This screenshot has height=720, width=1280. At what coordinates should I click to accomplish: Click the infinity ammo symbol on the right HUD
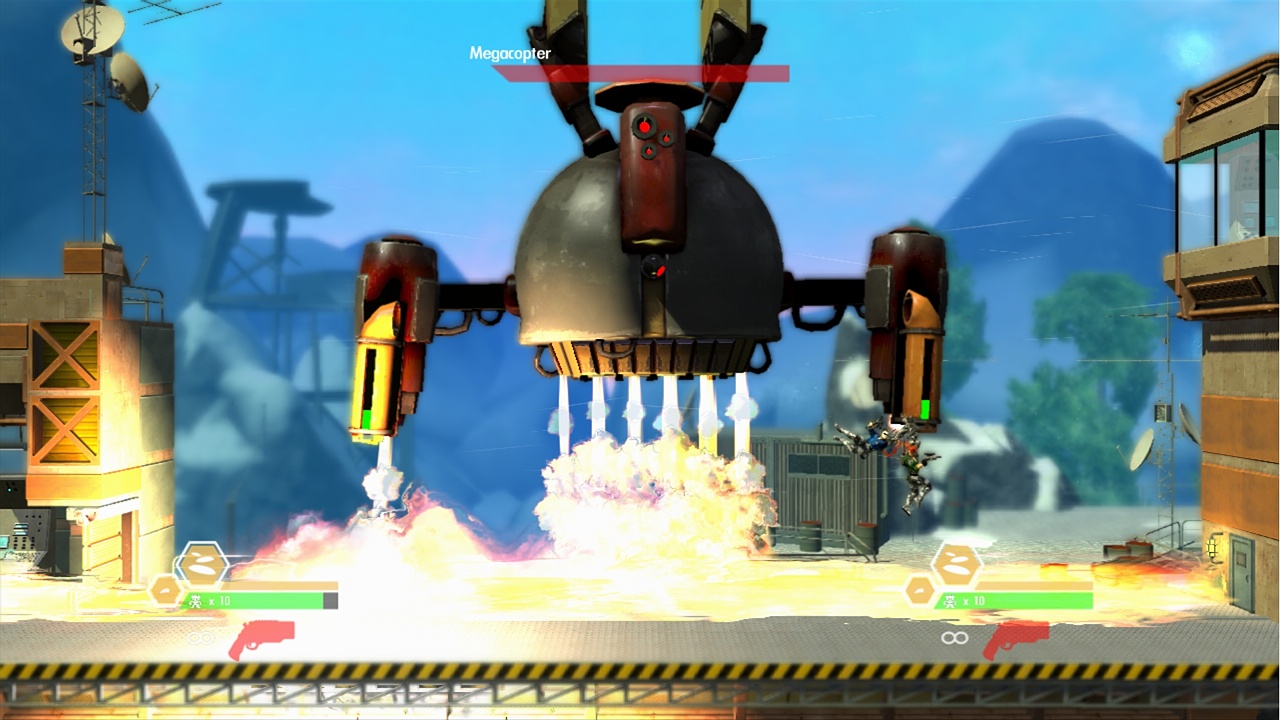953,637
